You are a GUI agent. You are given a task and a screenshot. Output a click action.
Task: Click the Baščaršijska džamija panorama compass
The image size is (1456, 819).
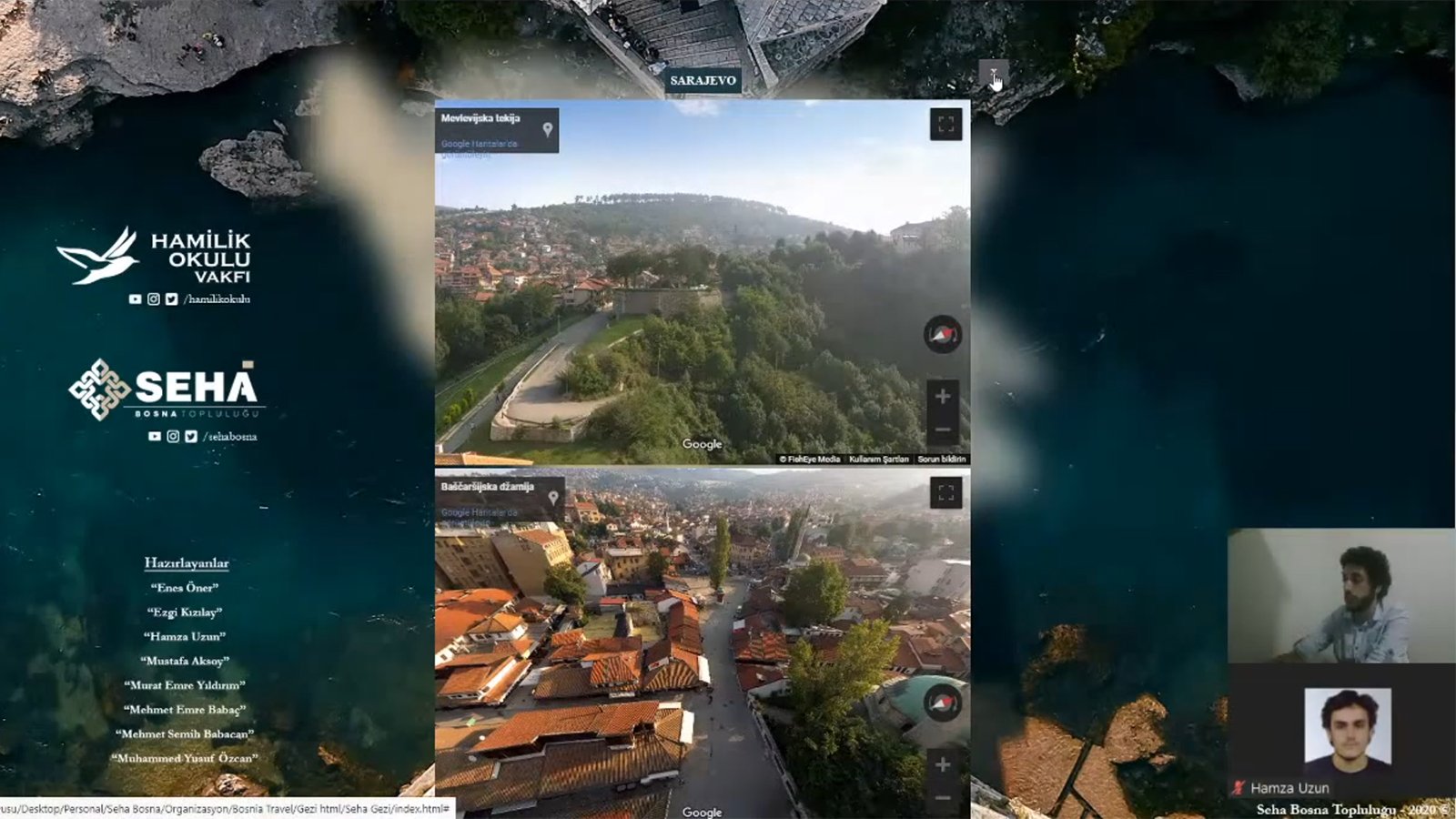(942, 703)
